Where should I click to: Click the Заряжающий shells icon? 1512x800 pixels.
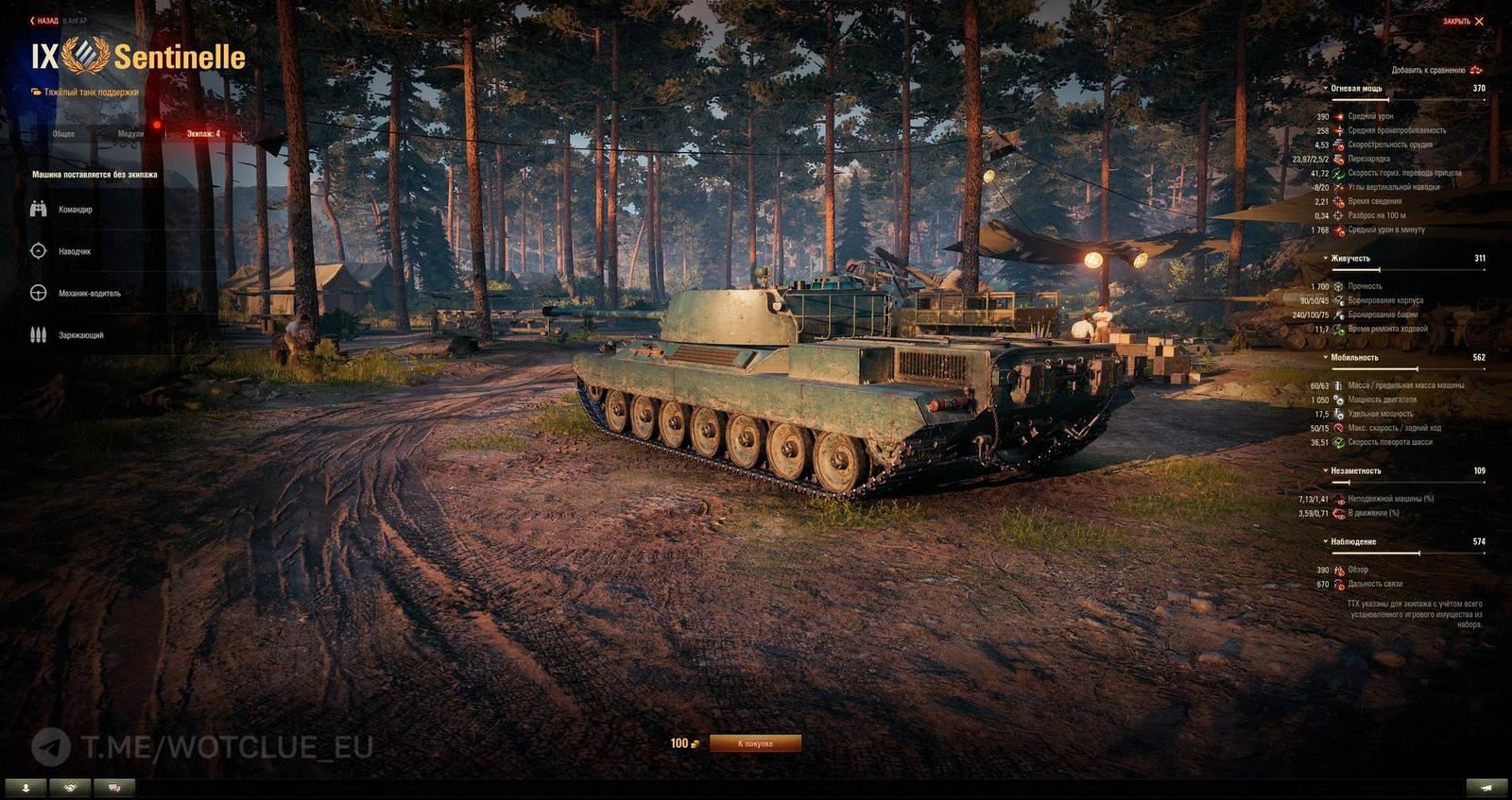click(x=39, y=333)
